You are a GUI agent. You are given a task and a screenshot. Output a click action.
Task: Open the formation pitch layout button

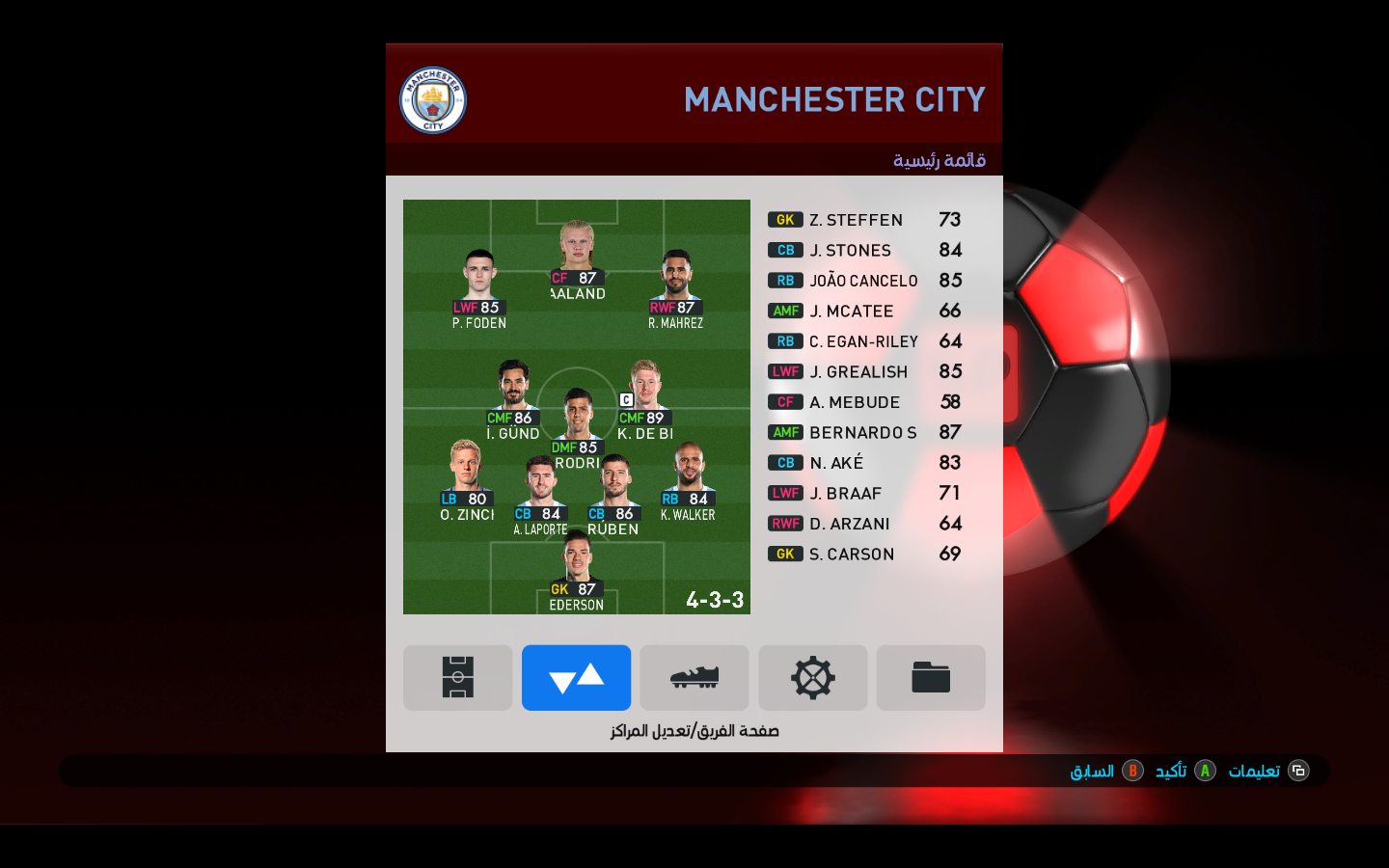tap(457, 677)
